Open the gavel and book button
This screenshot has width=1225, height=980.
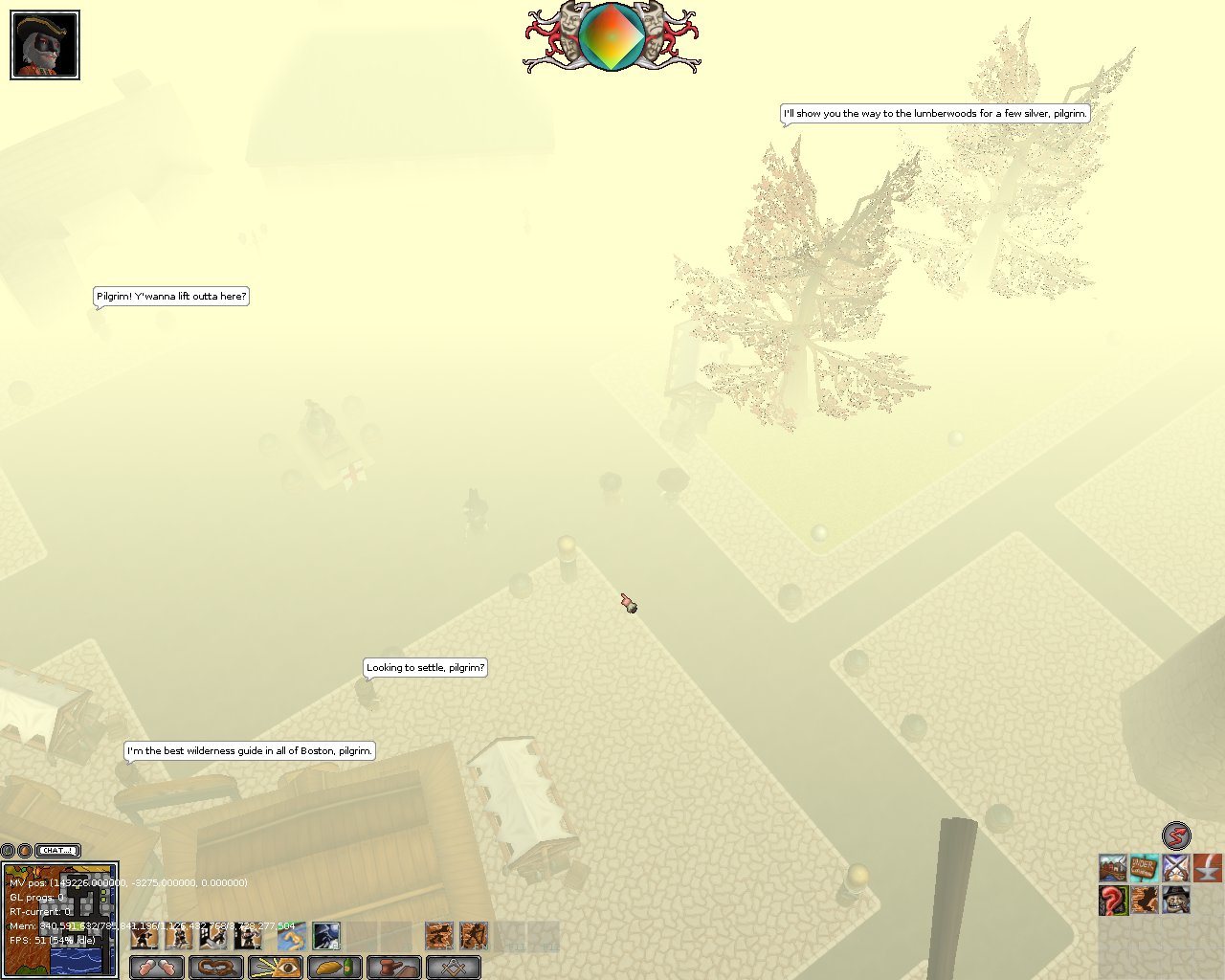click(393, 968)
